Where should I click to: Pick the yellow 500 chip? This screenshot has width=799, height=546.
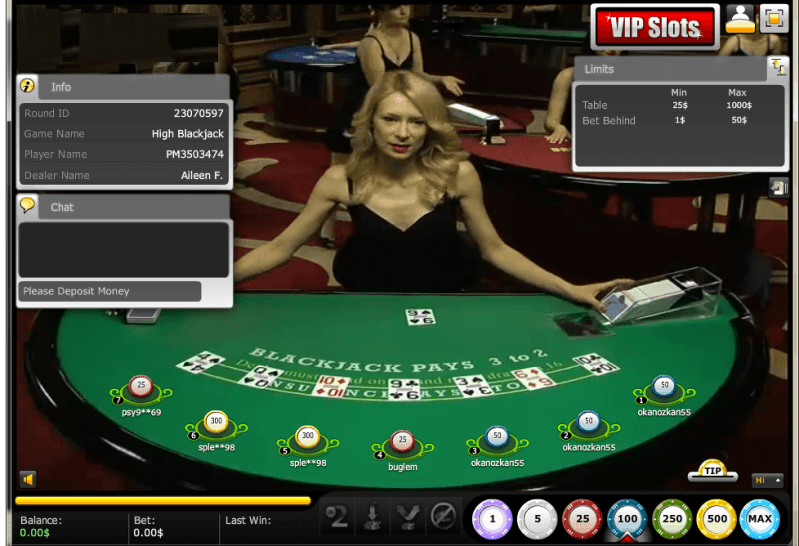[x=717, y=518]
